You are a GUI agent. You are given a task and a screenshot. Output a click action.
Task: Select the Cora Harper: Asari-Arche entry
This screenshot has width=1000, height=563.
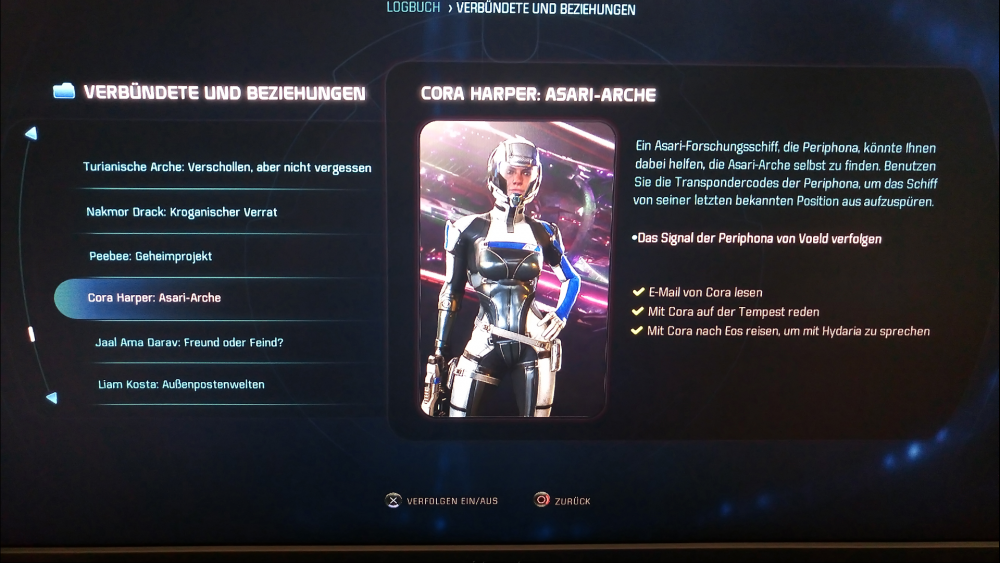(155, 298)
